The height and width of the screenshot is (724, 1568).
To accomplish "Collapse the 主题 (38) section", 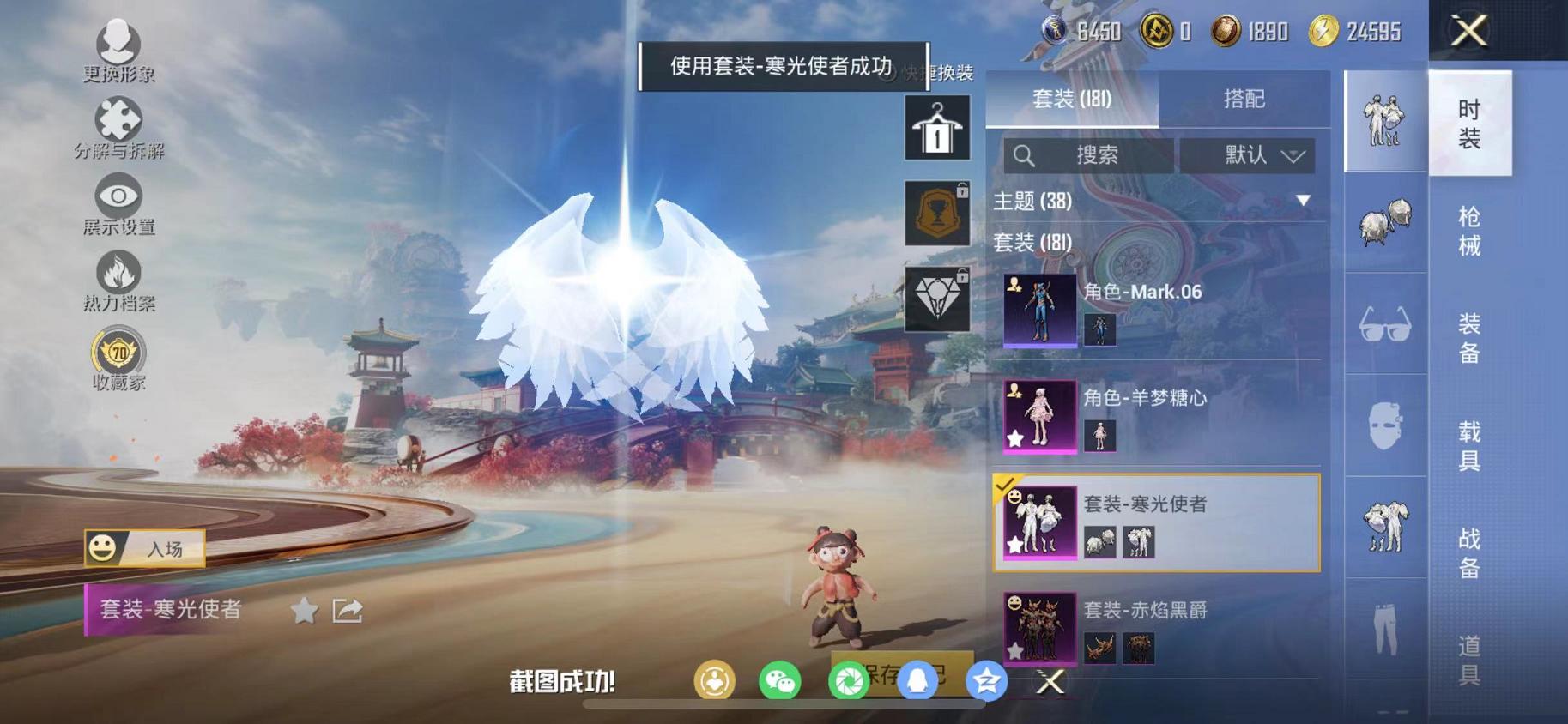I will pos(1303,201).
